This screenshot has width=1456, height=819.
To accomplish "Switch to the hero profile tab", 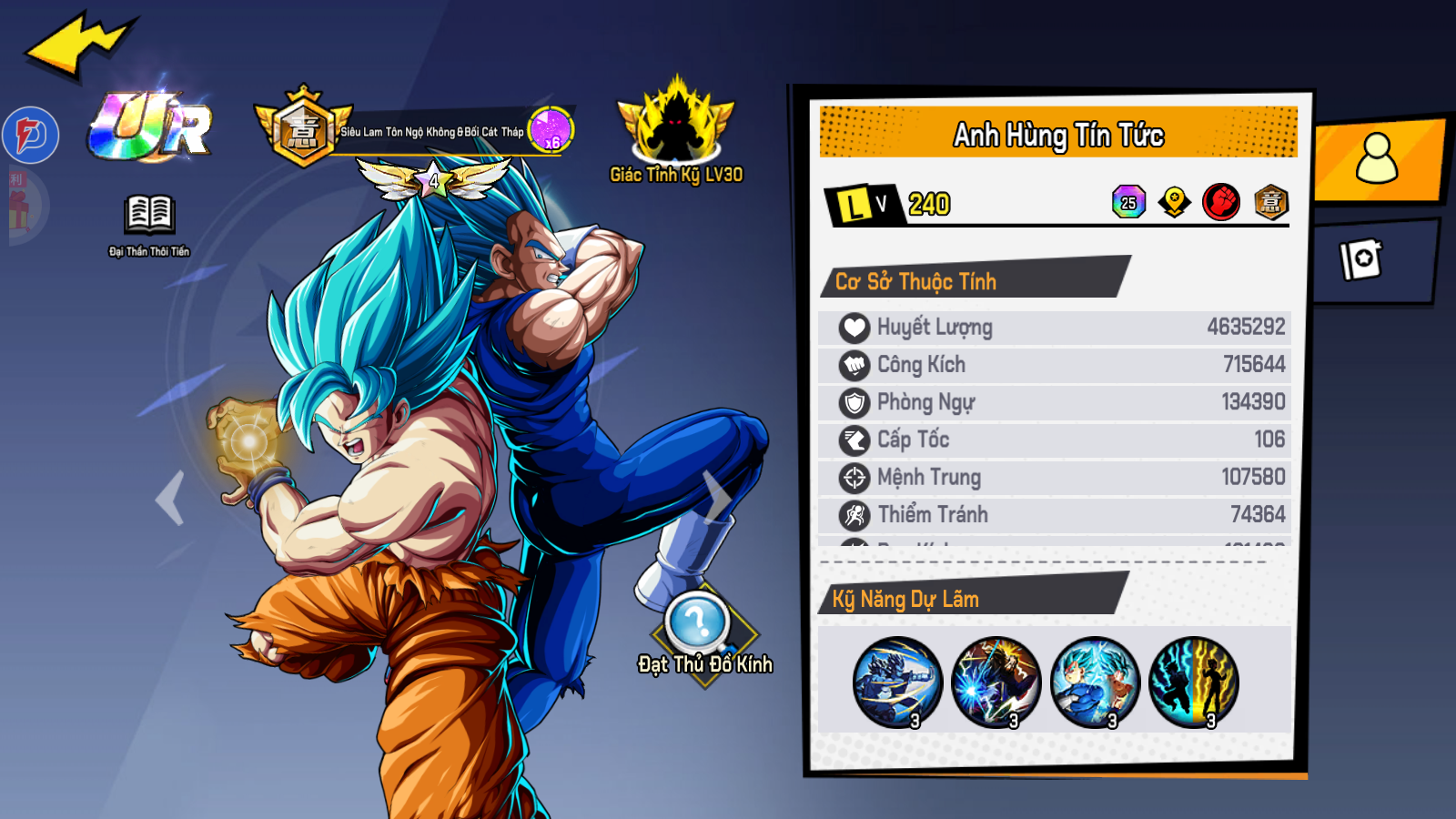I will pos(1377,158).
